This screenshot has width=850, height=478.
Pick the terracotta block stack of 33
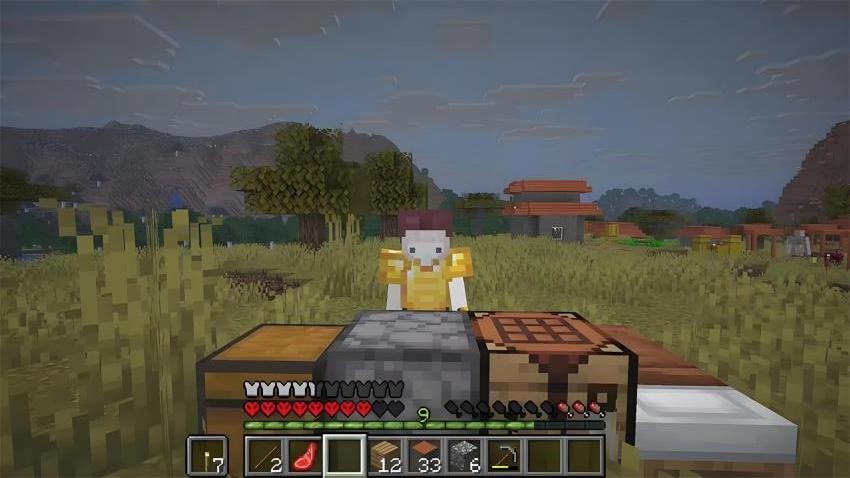425,456
